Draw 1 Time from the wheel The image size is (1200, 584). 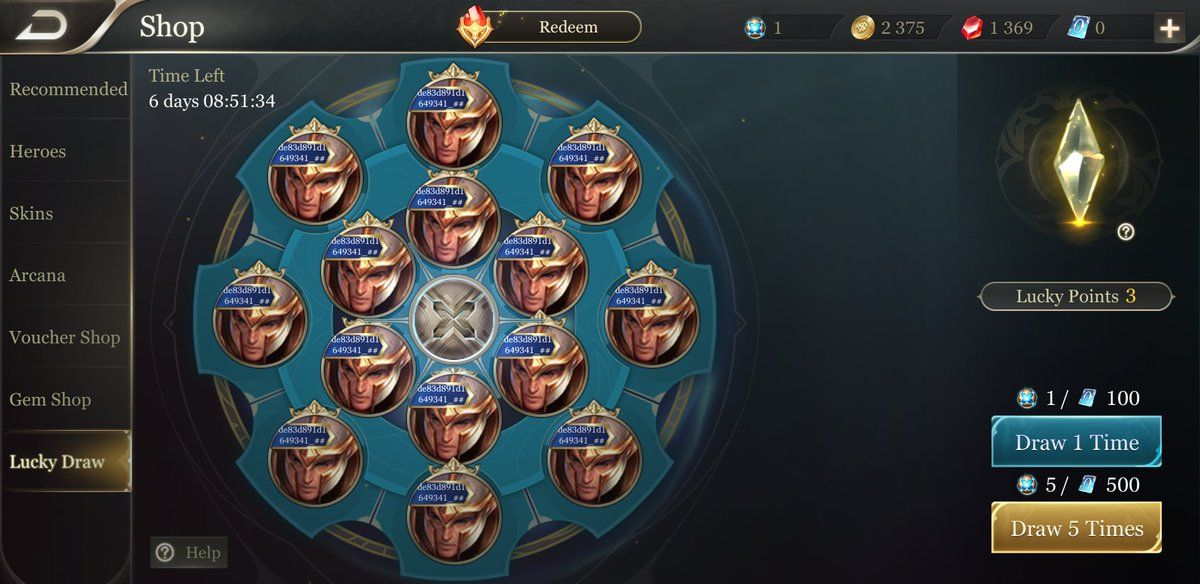click(1076, 443)
